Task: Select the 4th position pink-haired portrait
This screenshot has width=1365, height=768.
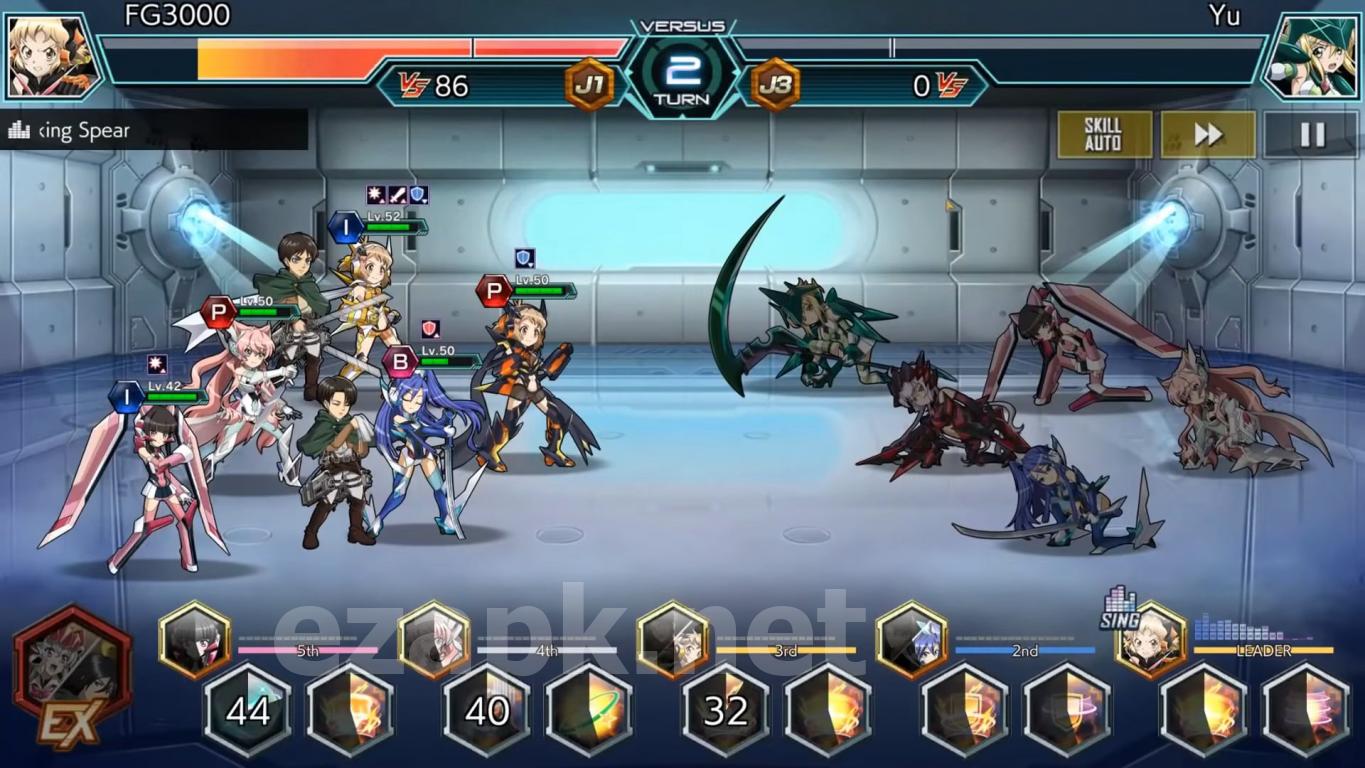Action: pyautogui.click(x=433, y=640)
